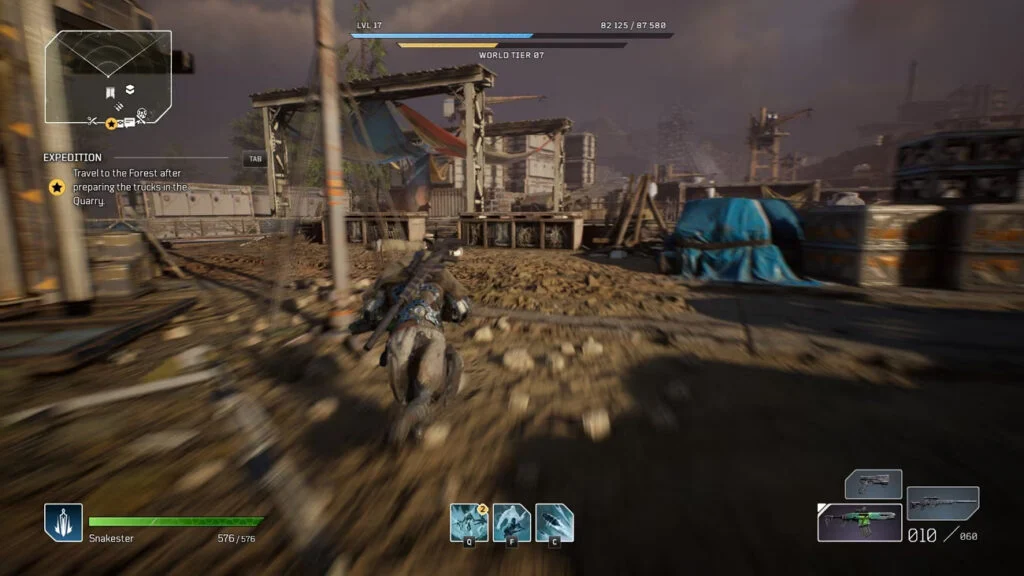The width and height of the screenshot is (1024, 576).
Task: Activate the Q skill with the 2 badge
Action: [x=468, y=522]
